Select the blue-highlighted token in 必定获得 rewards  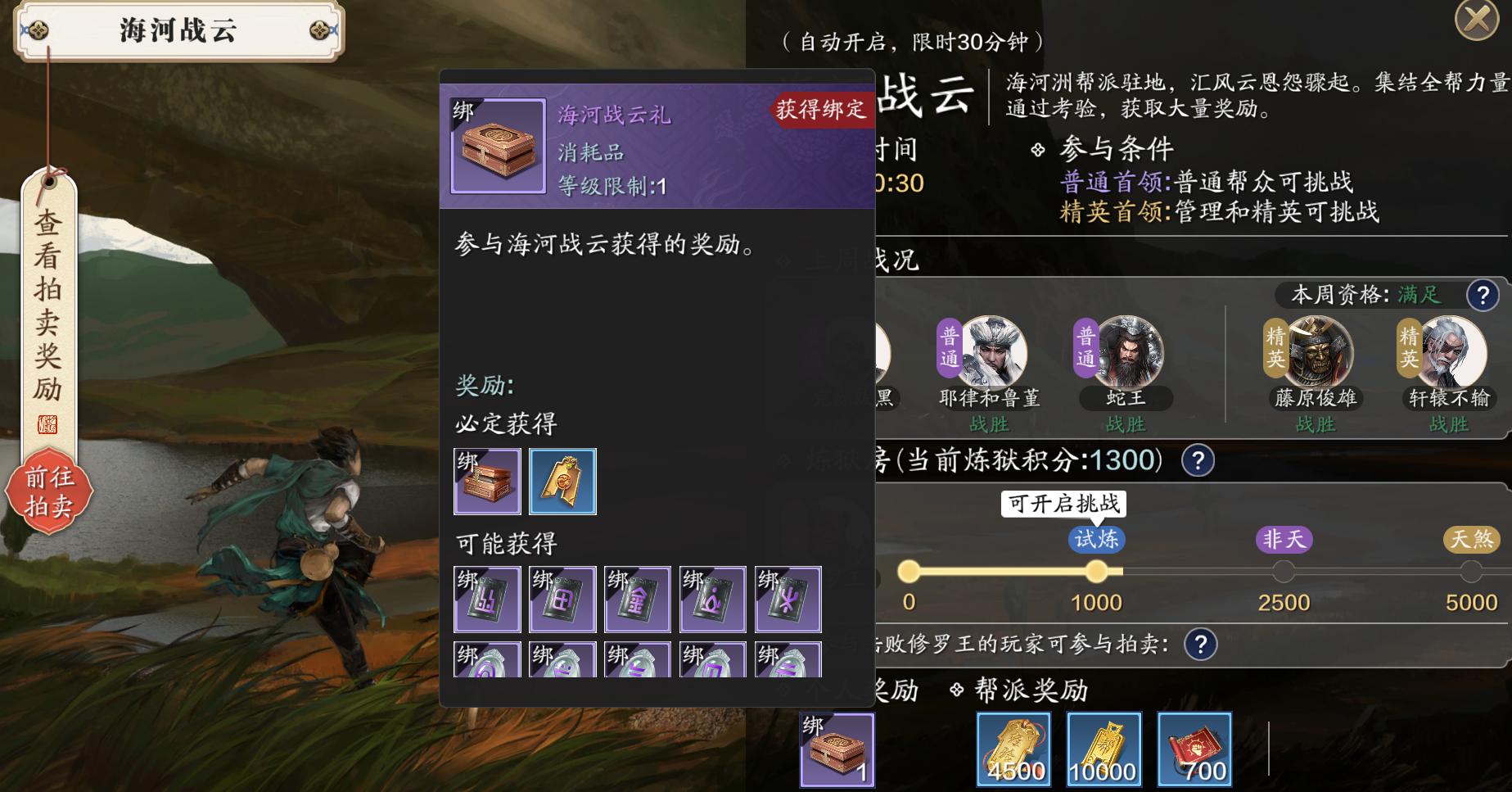pyautogui.click(x=562, y=482)
